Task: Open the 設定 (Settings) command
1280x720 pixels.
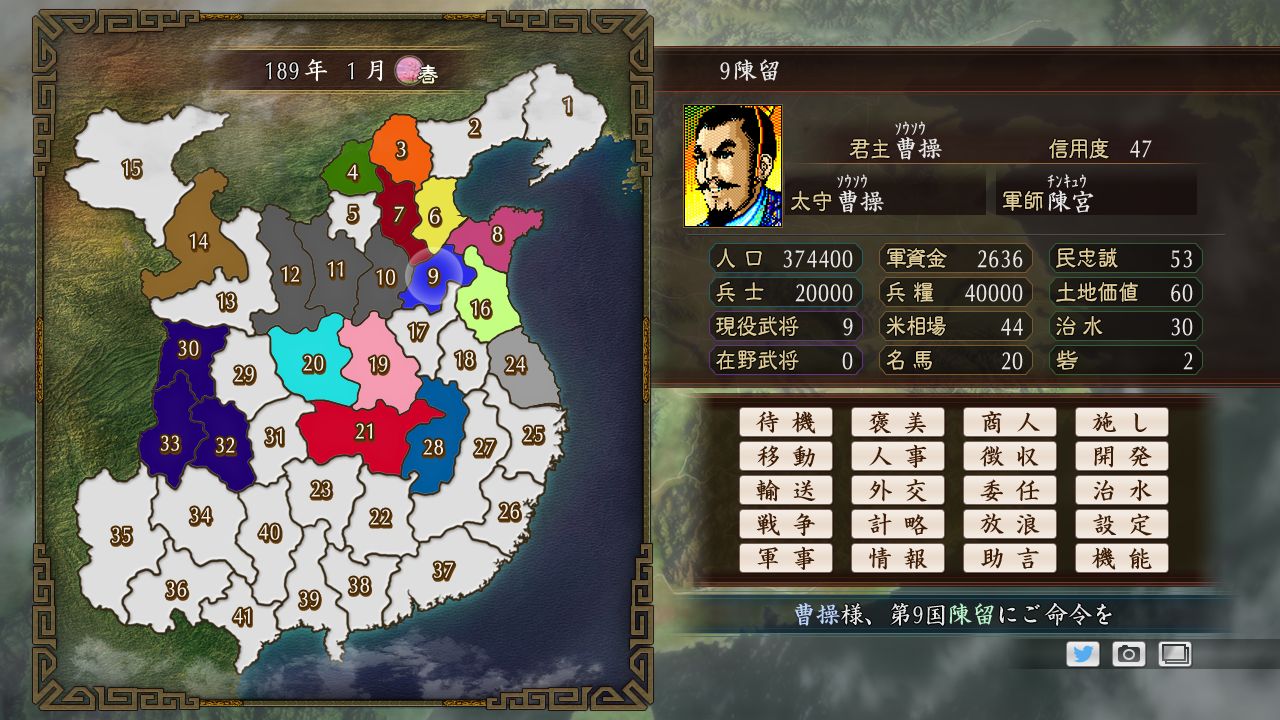Action: 1122,524
